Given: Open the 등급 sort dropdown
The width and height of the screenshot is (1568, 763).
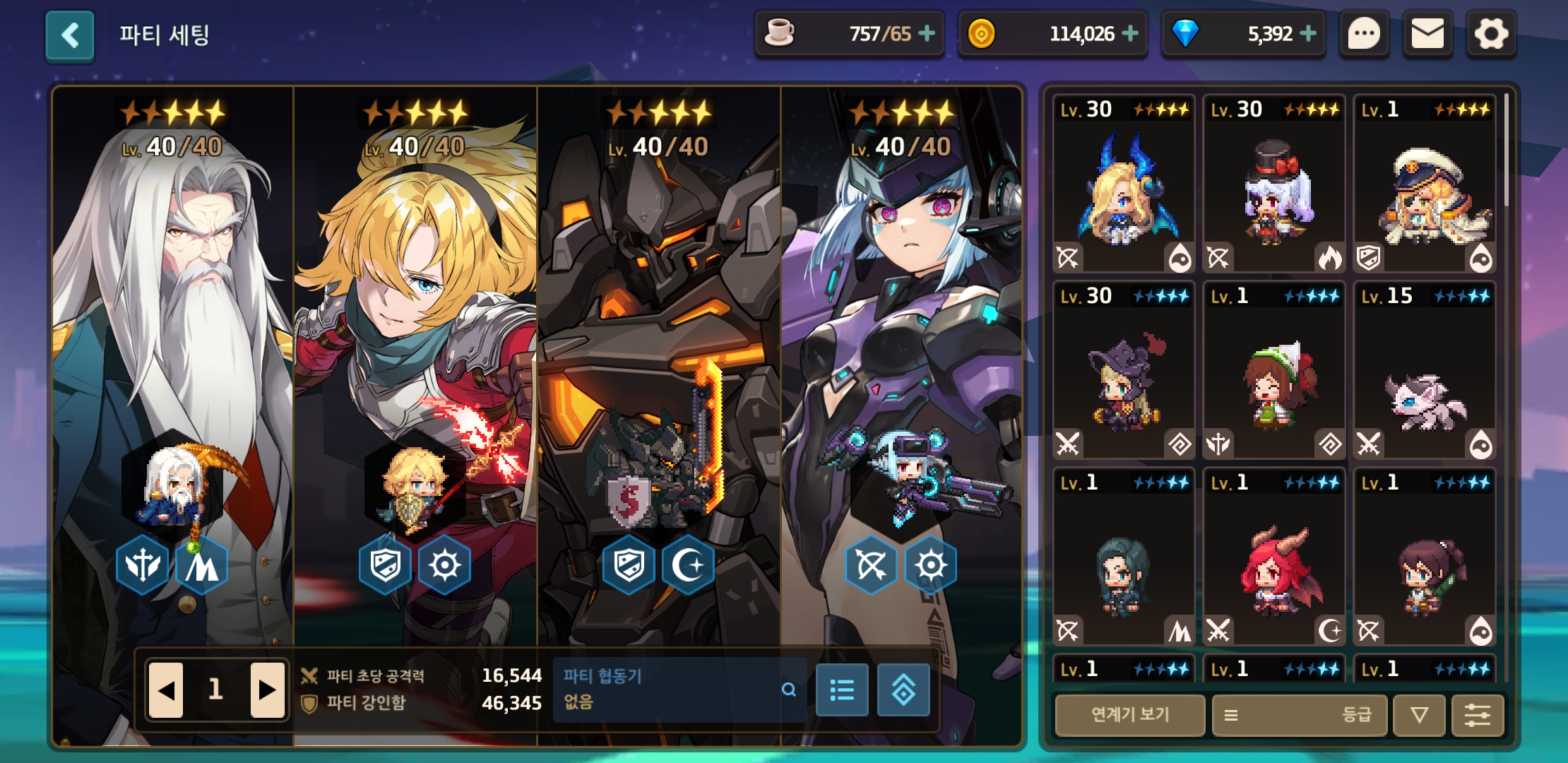Looking at the screenshot, I should [1300, 715].
